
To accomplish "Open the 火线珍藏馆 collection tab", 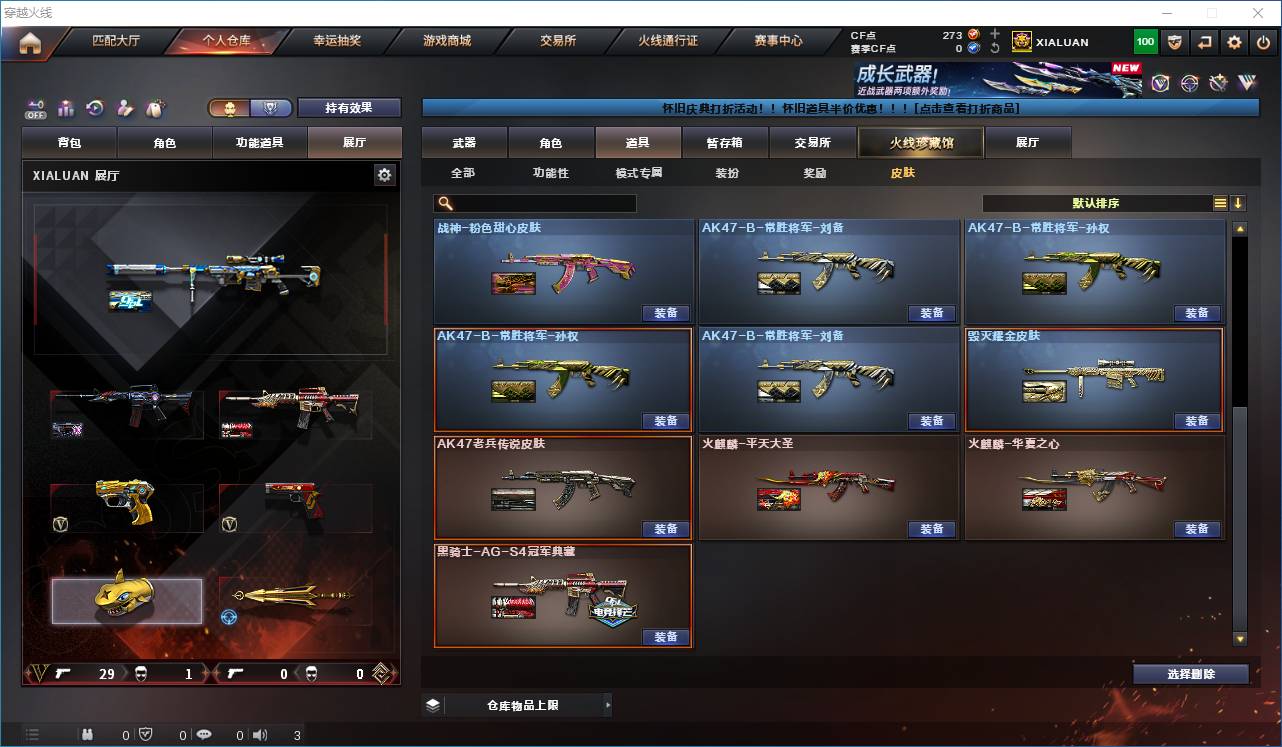I will point(921,143).
